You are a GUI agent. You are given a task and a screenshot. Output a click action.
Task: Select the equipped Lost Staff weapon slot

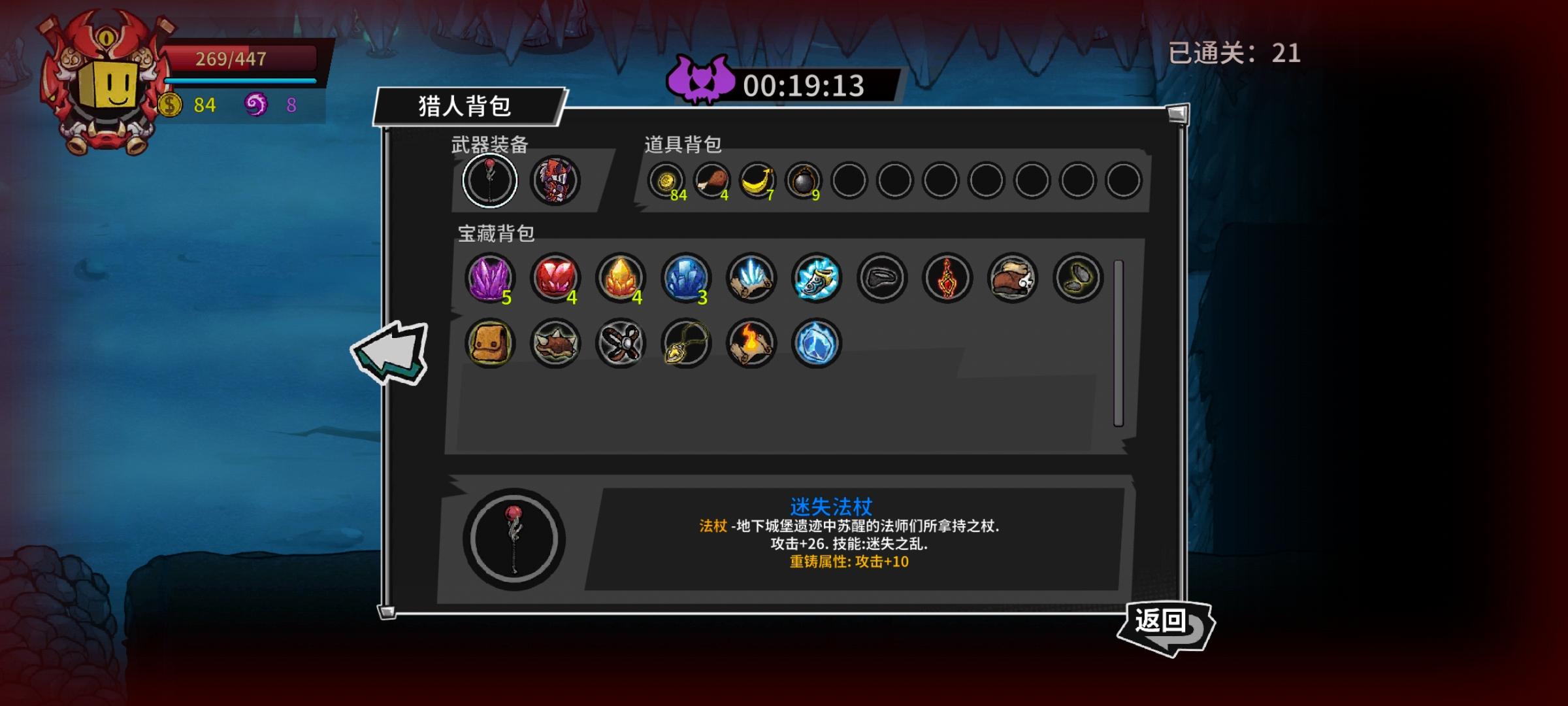coord(490,180)
